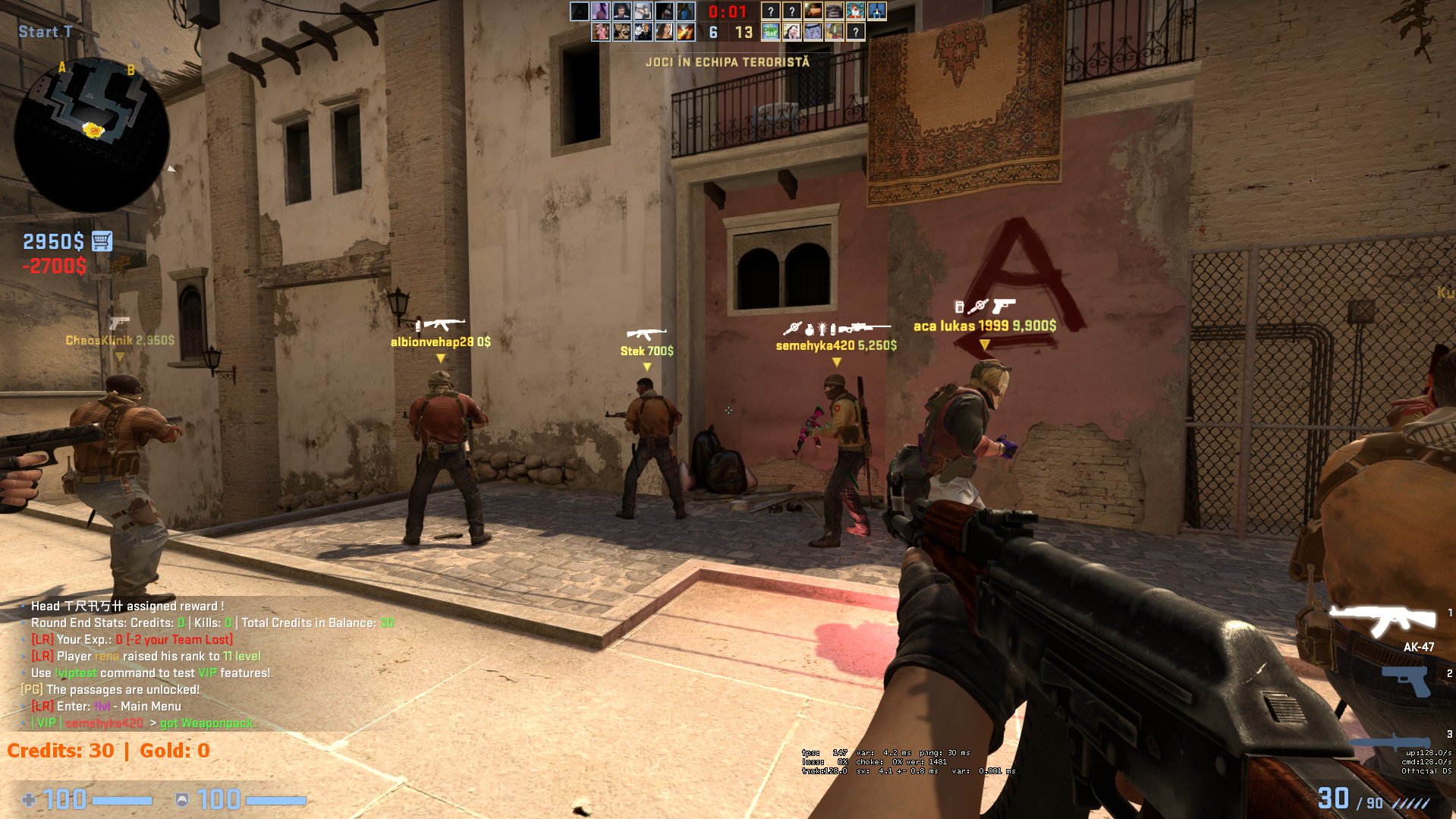This screenshot has height=819, width=1456.
Task: Select teammate tag Stek
Action: tap(646, 351)
